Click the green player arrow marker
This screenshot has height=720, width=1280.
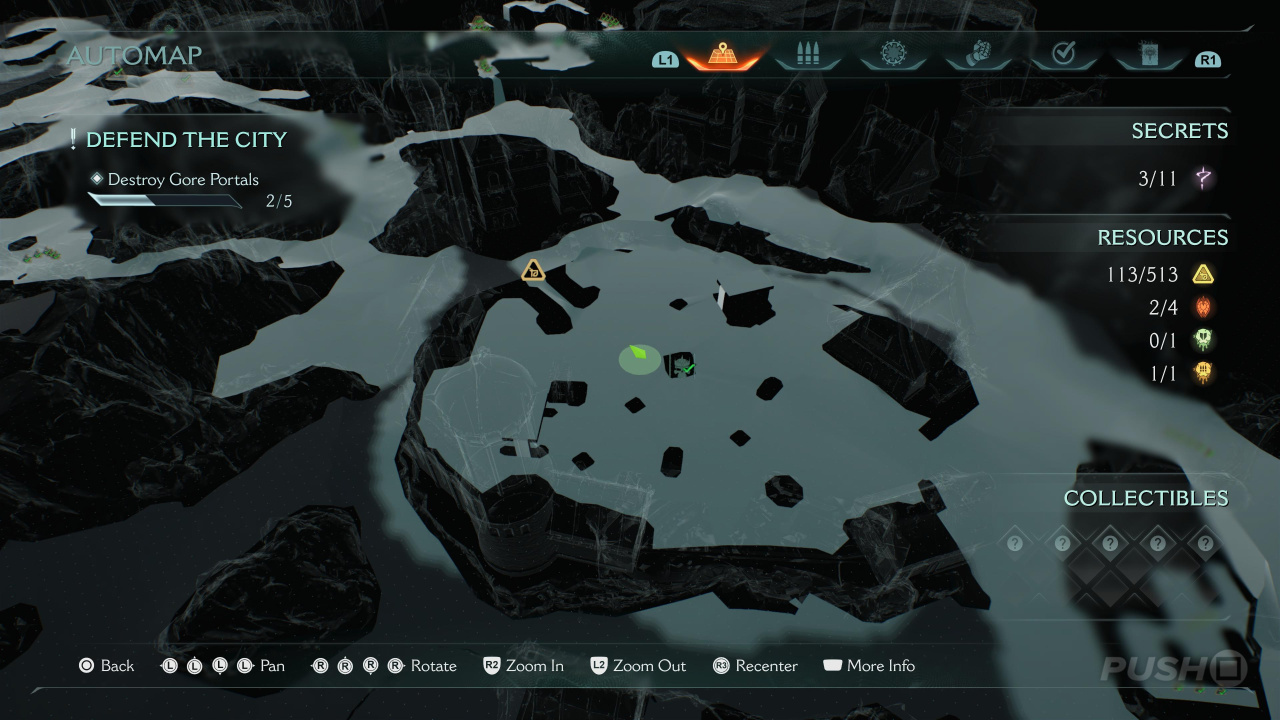(x=638, y=354)
